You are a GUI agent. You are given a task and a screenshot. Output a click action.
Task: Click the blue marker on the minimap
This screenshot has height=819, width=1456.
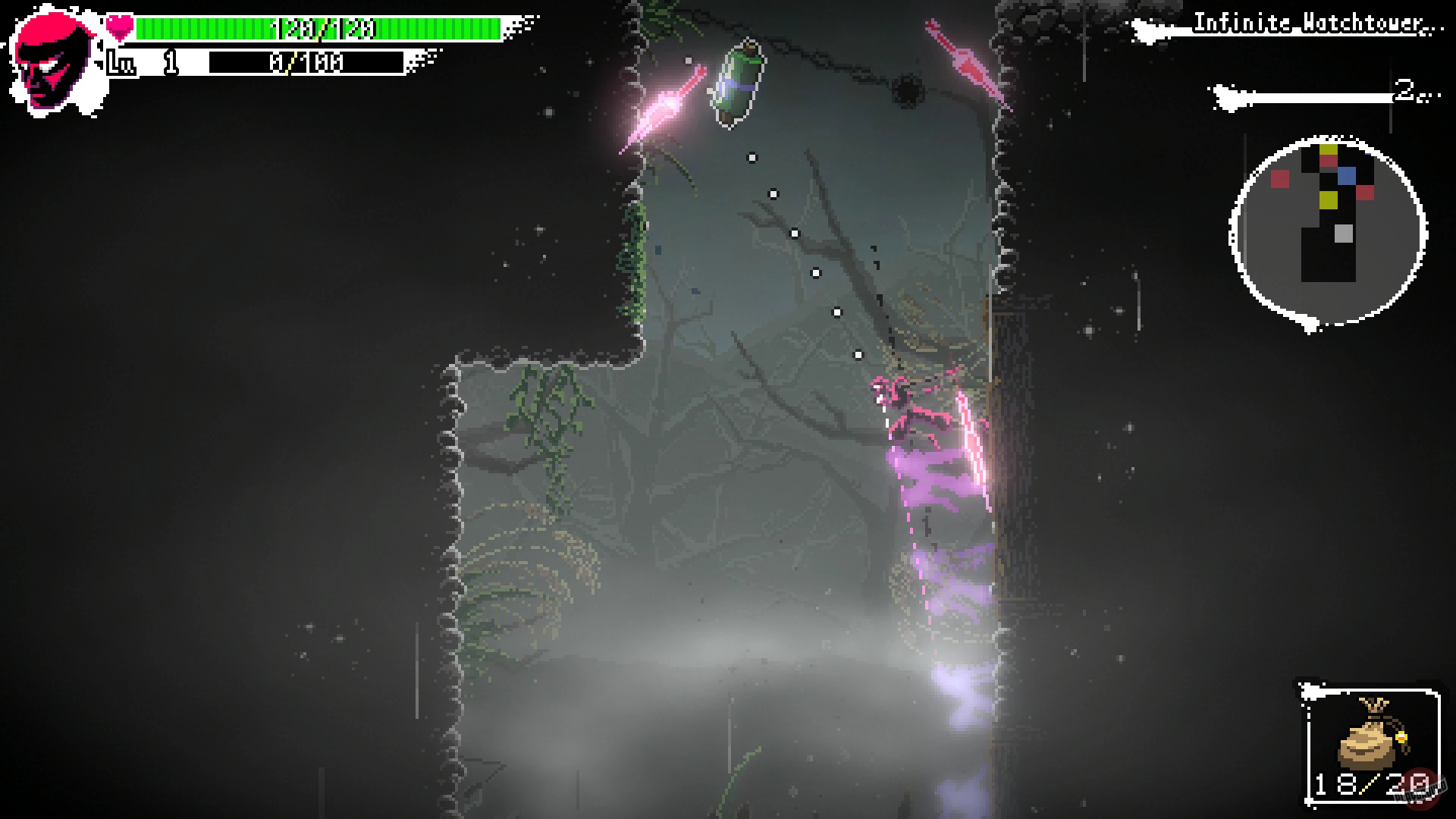click(x=1347, y=175)
